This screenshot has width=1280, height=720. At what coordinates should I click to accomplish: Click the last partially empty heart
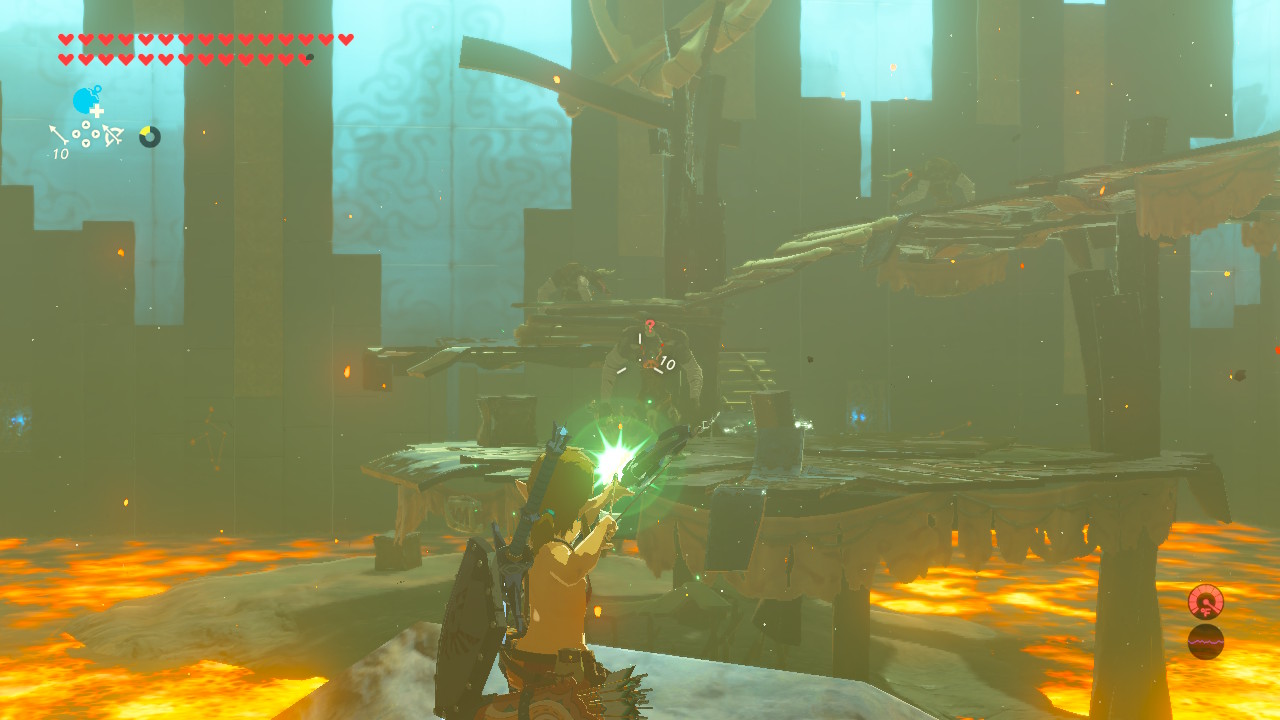304,58
